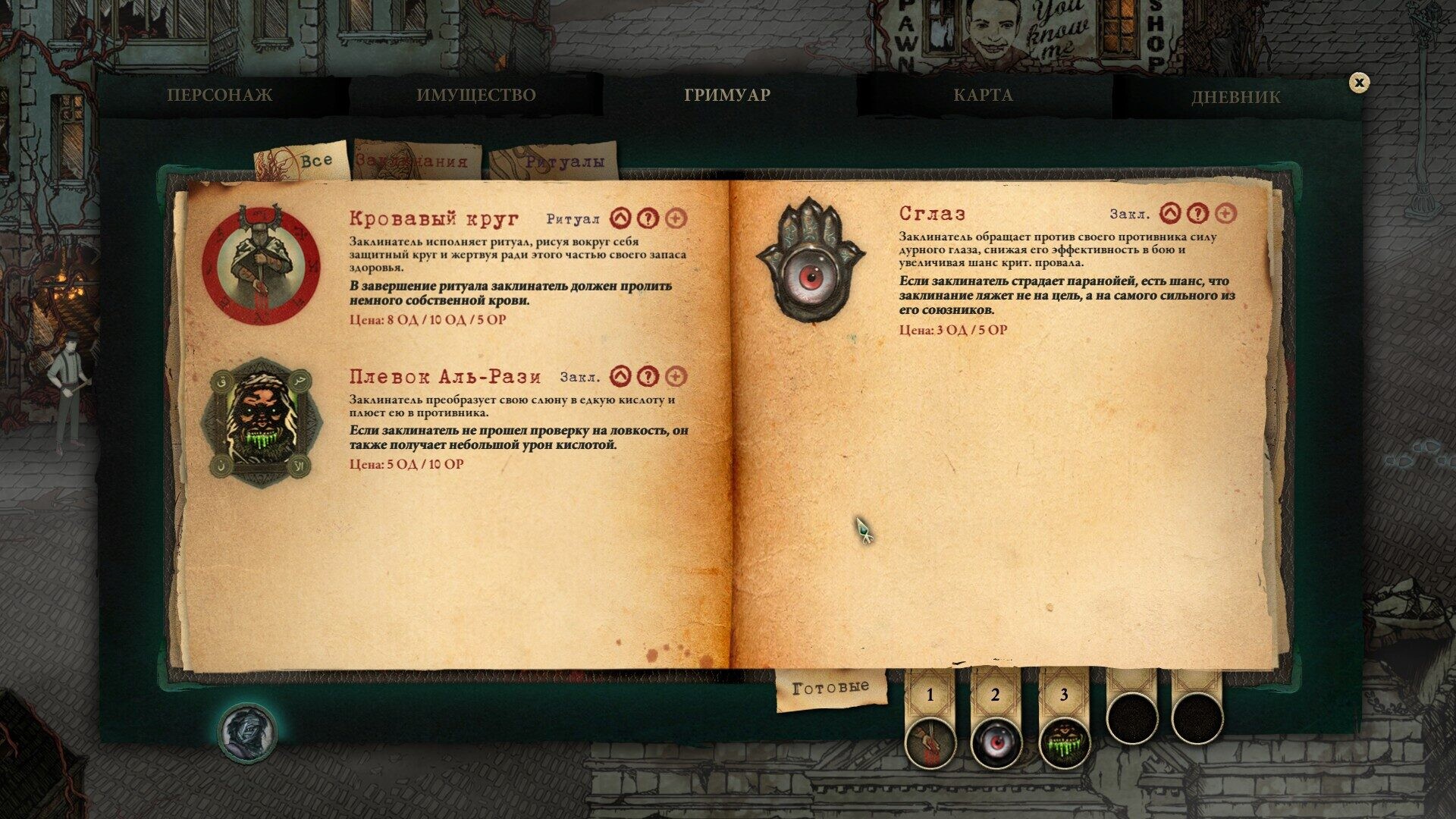Click the Готовые prepared spells label

[x=830, y=688]
